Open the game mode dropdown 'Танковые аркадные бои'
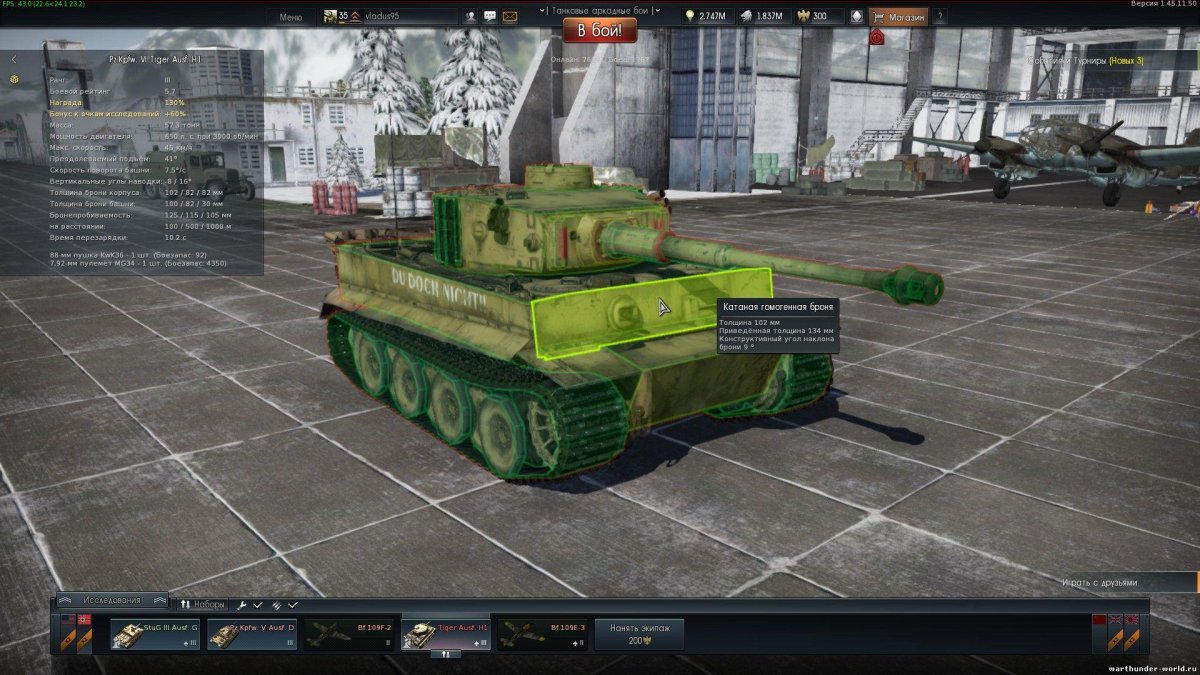The image size is (1200, 675). point(600,10)
